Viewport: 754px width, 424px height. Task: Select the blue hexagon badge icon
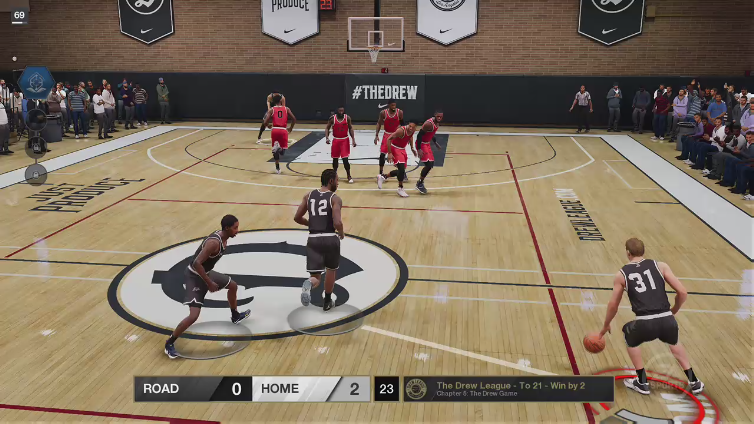[36, 82]
